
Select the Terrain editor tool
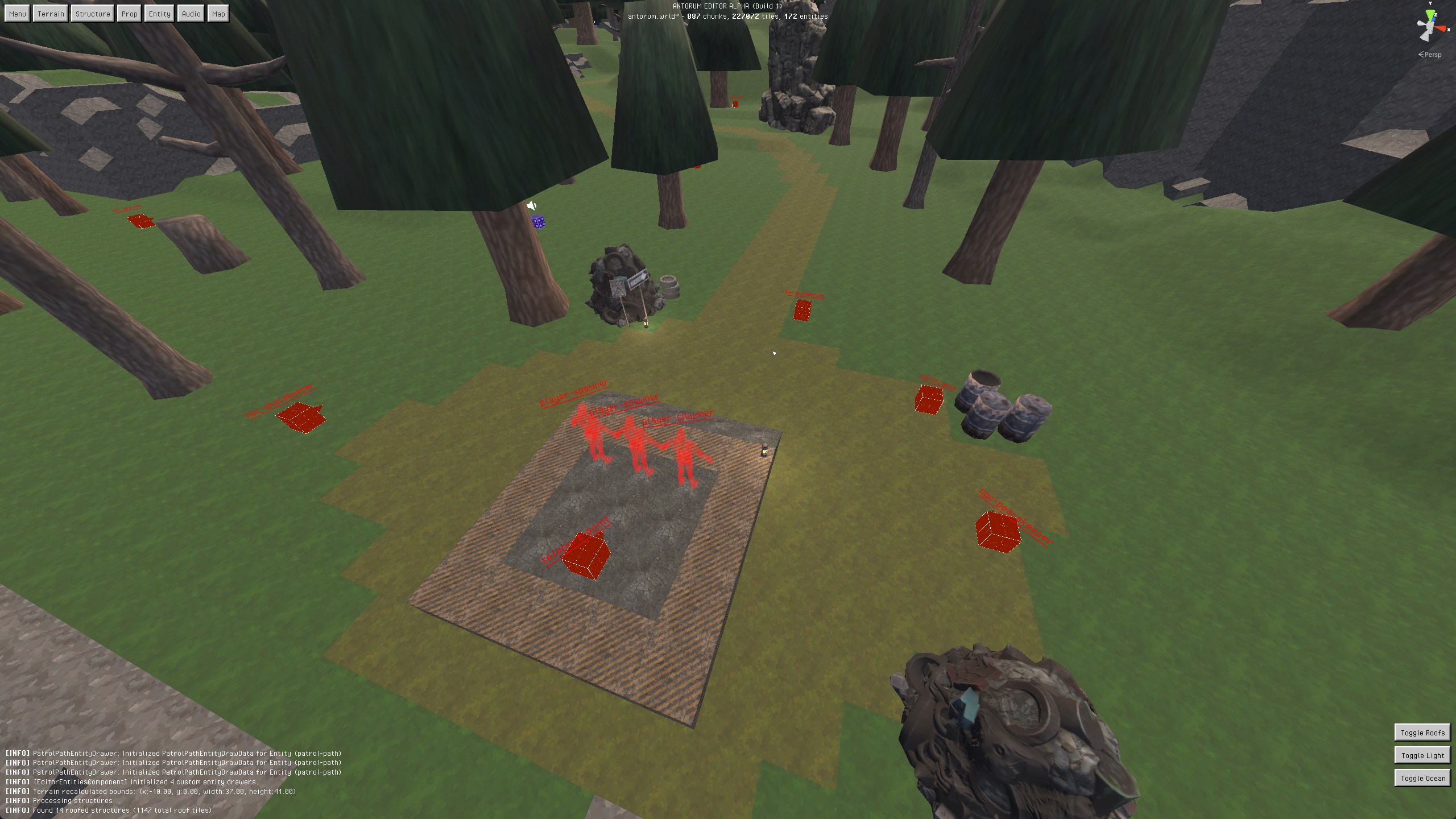coord(51,14)
